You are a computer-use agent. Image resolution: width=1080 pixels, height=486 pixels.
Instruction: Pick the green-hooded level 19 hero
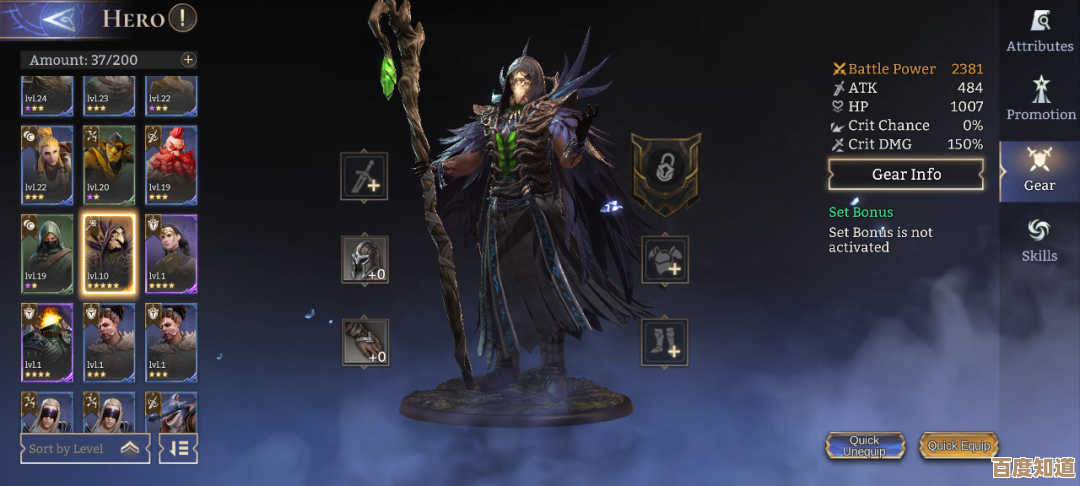click(x=48, y=251)
